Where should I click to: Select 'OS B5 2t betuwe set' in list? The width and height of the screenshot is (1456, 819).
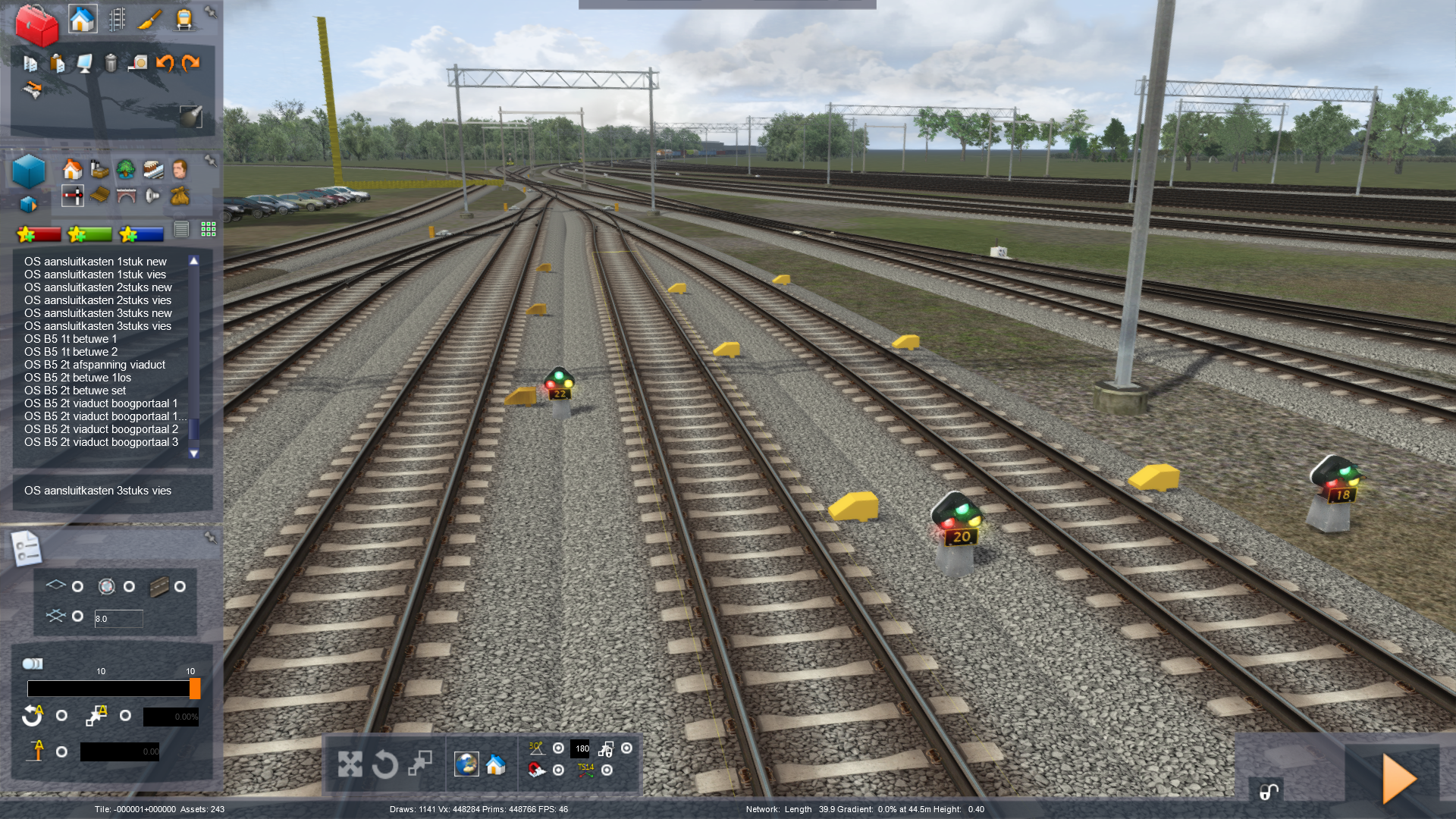75,391
